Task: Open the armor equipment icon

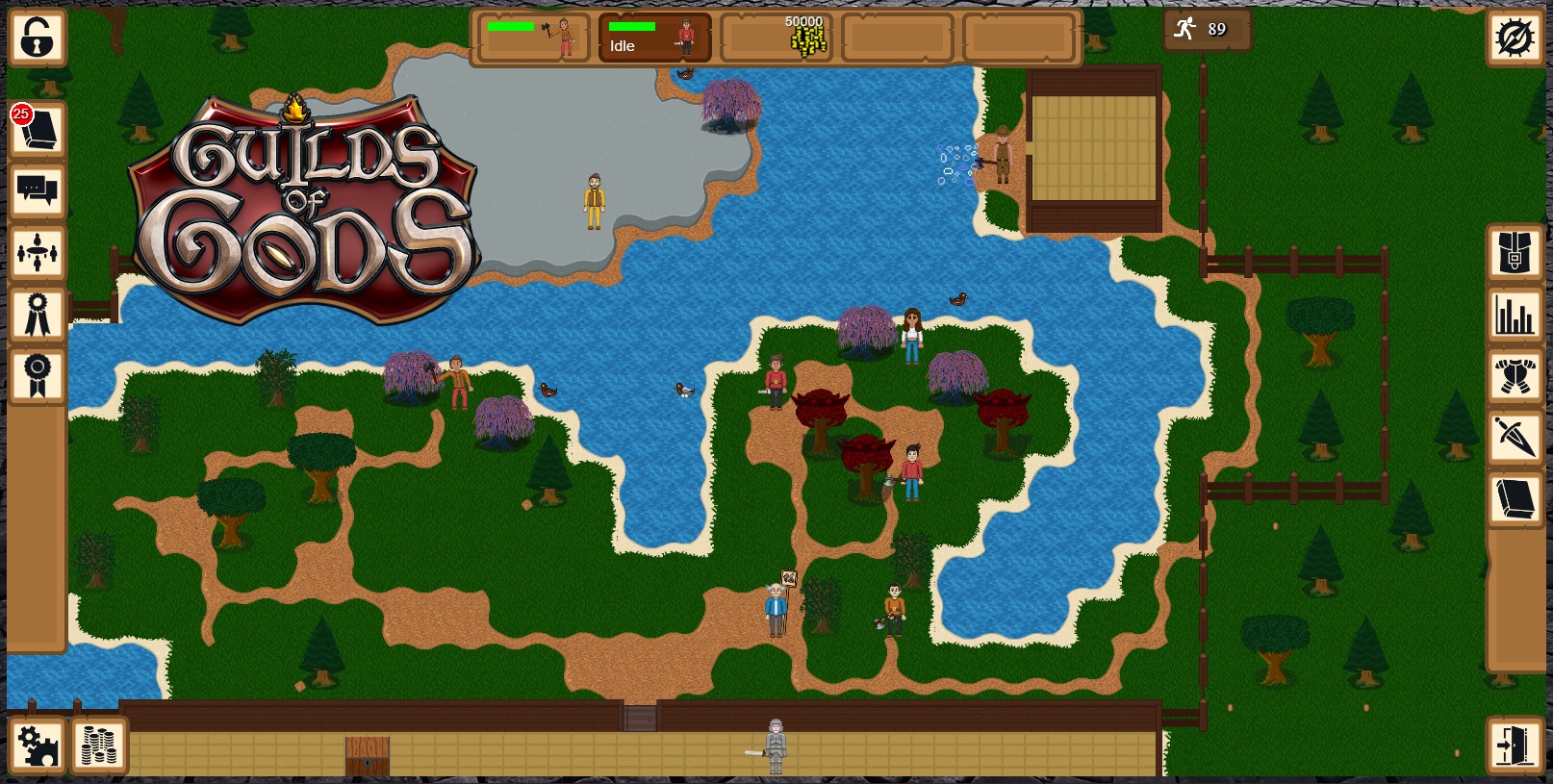Action: 1515,376
